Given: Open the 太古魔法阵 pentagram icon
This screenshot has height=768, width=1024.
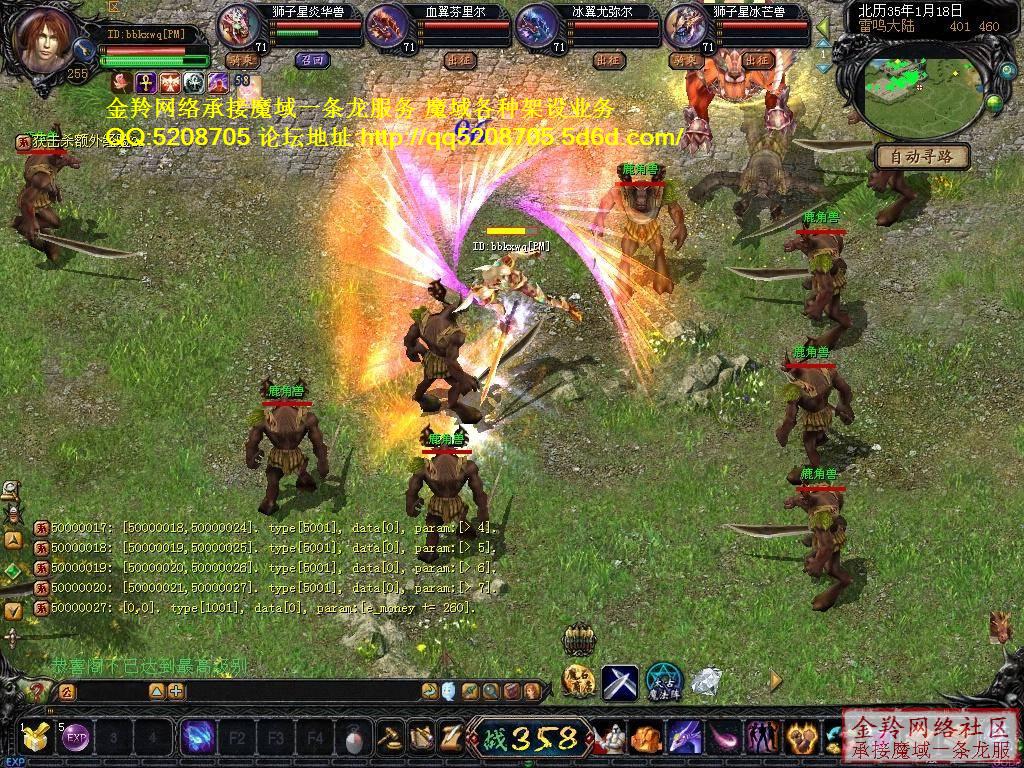Looking at the screenshot, I should click(x=662, y=682).
